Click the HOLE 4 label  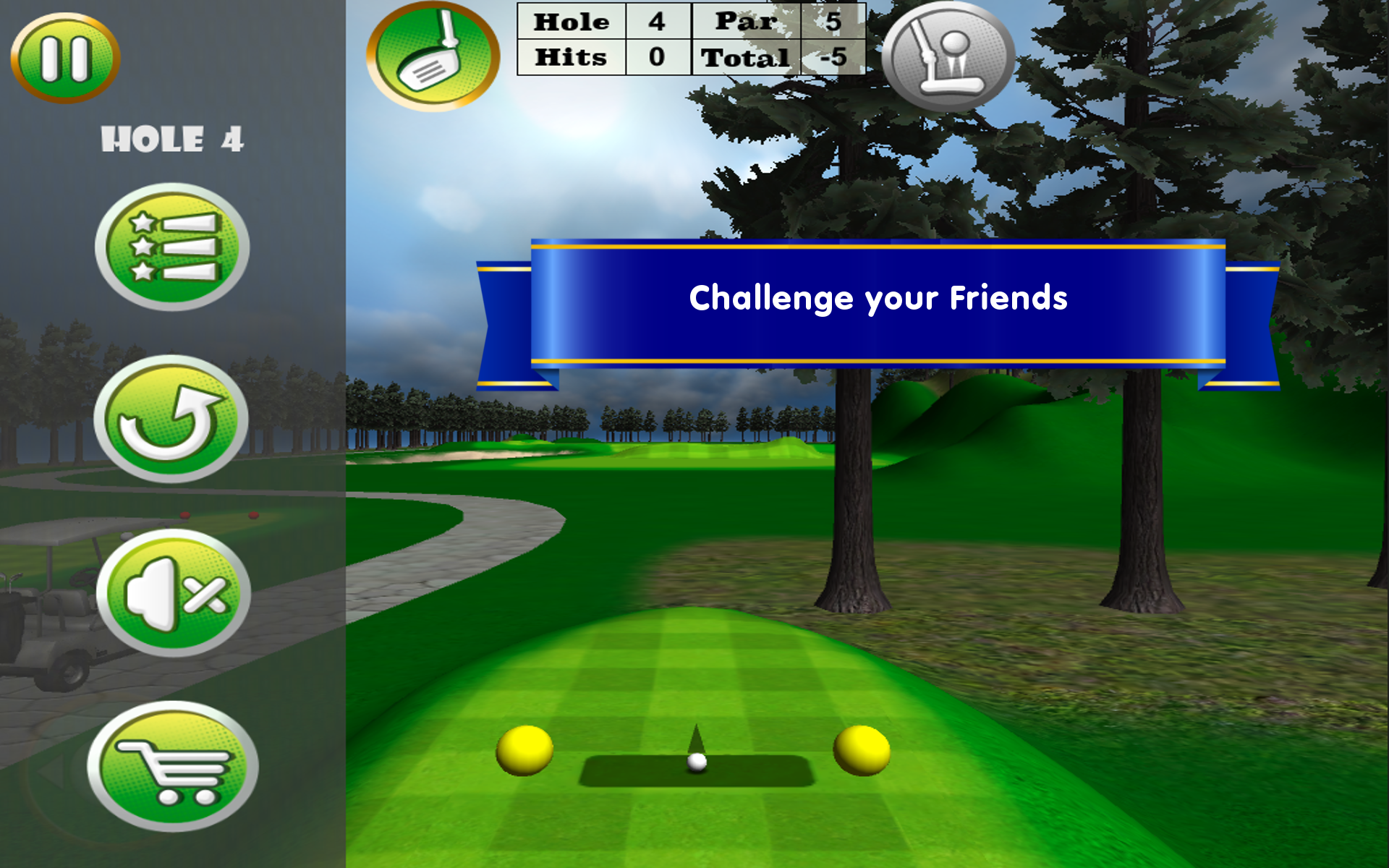click(x=172, y=140)
